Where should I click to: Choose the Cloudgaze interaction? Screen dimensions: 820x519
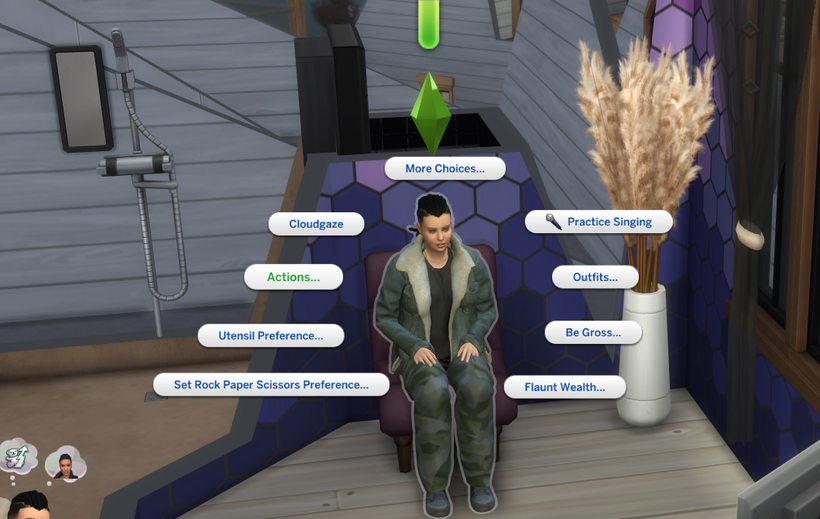click(316, 224)
